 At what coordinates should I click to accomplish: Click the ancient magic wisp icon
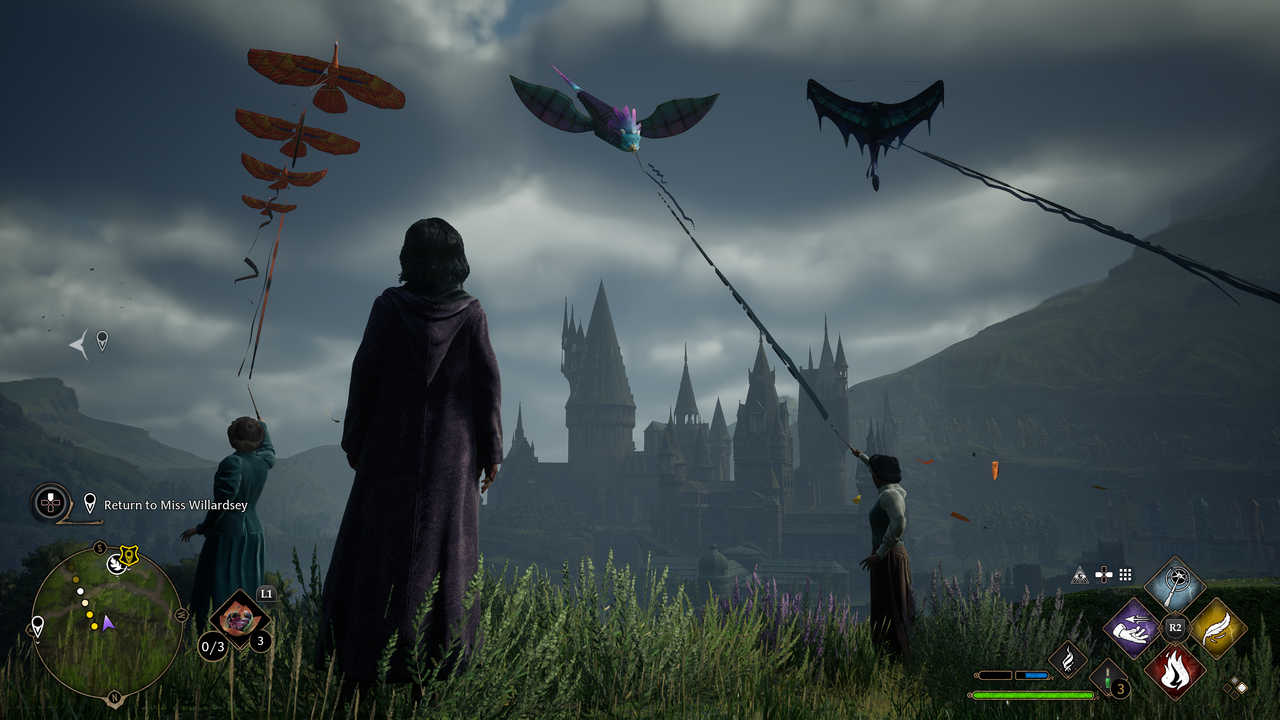point(1067,658)
